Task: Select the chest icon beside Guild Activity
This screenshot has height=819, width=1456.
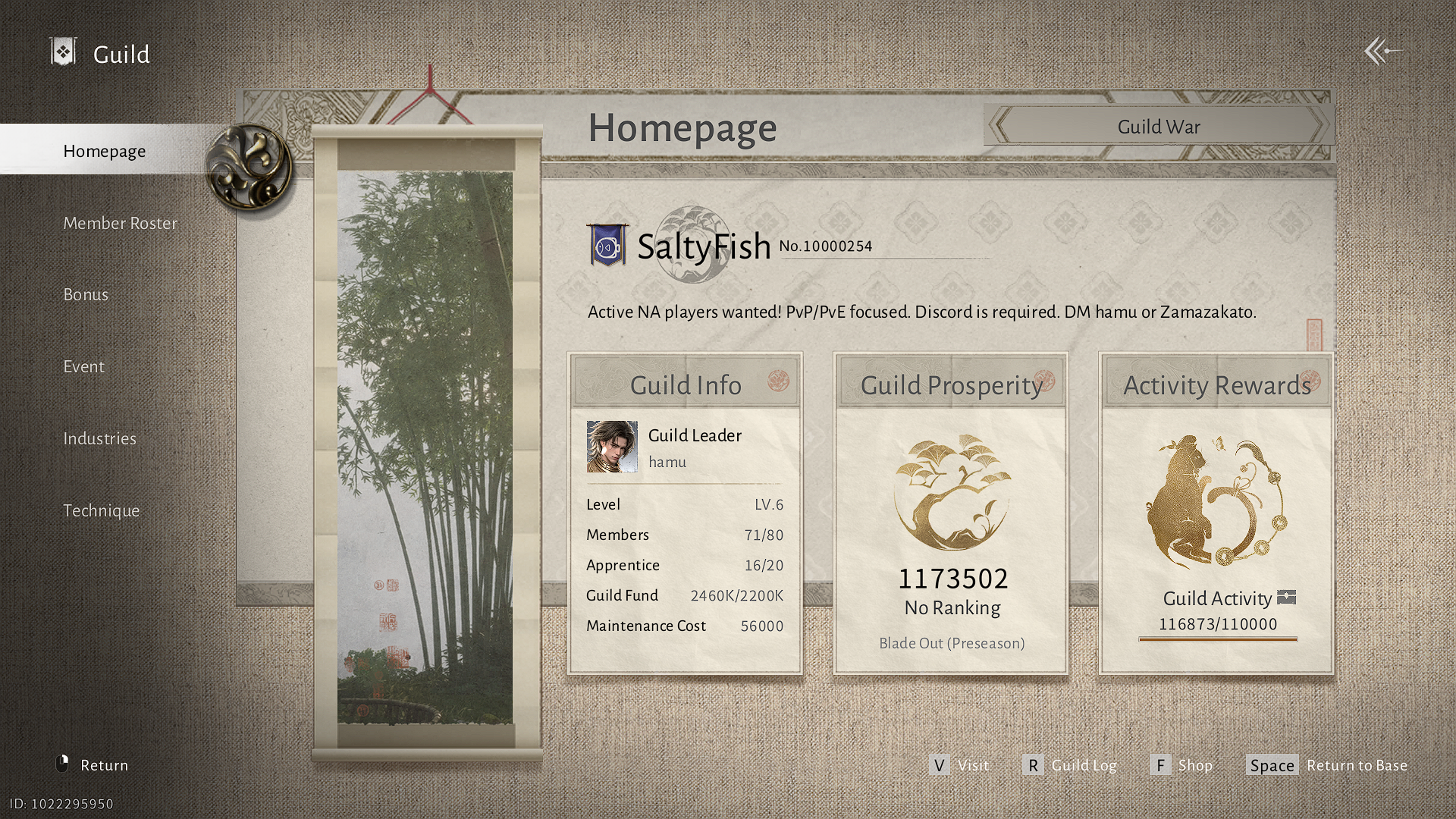Action: click(1287, 598)
